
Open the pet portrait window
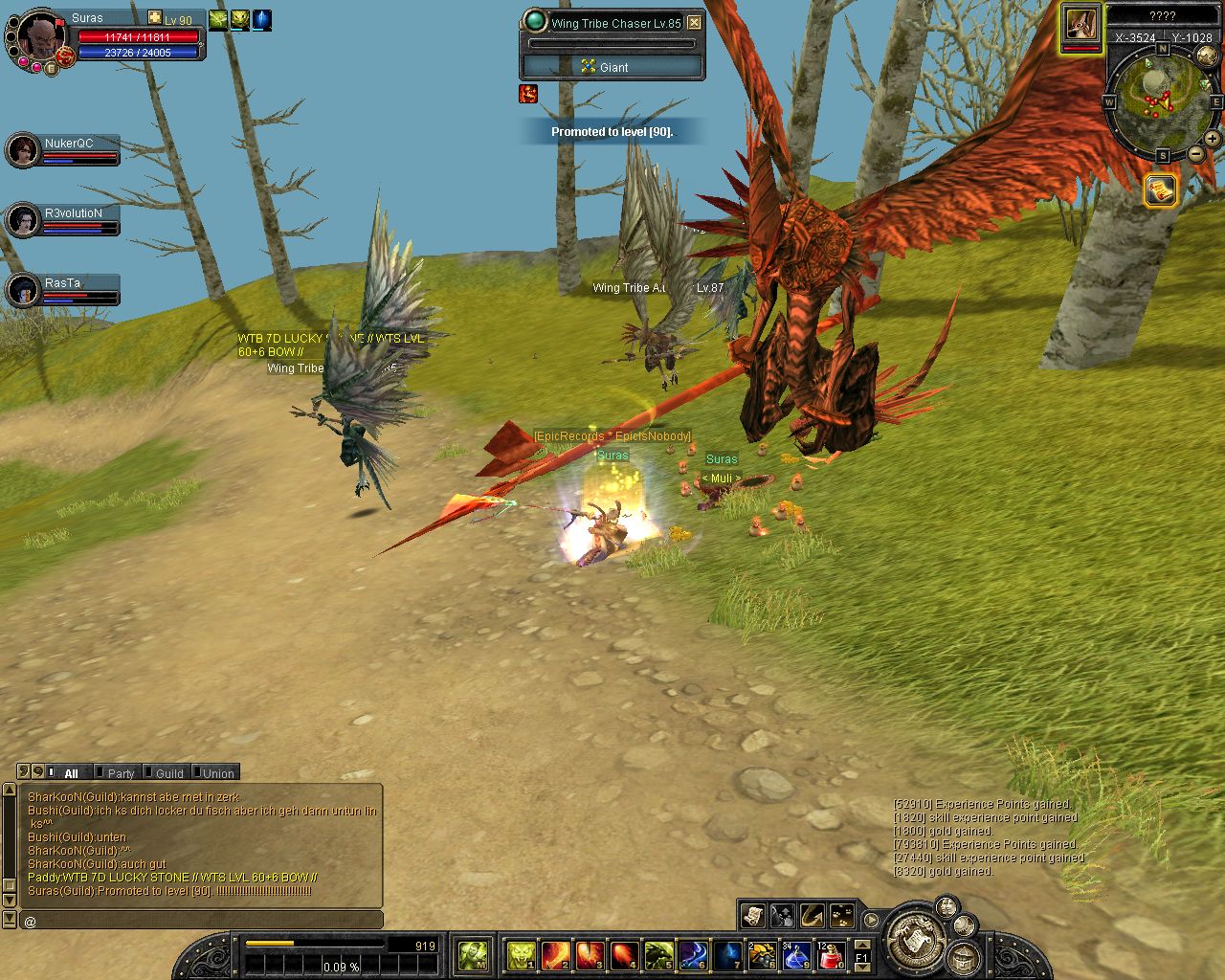pos(1080,25)
